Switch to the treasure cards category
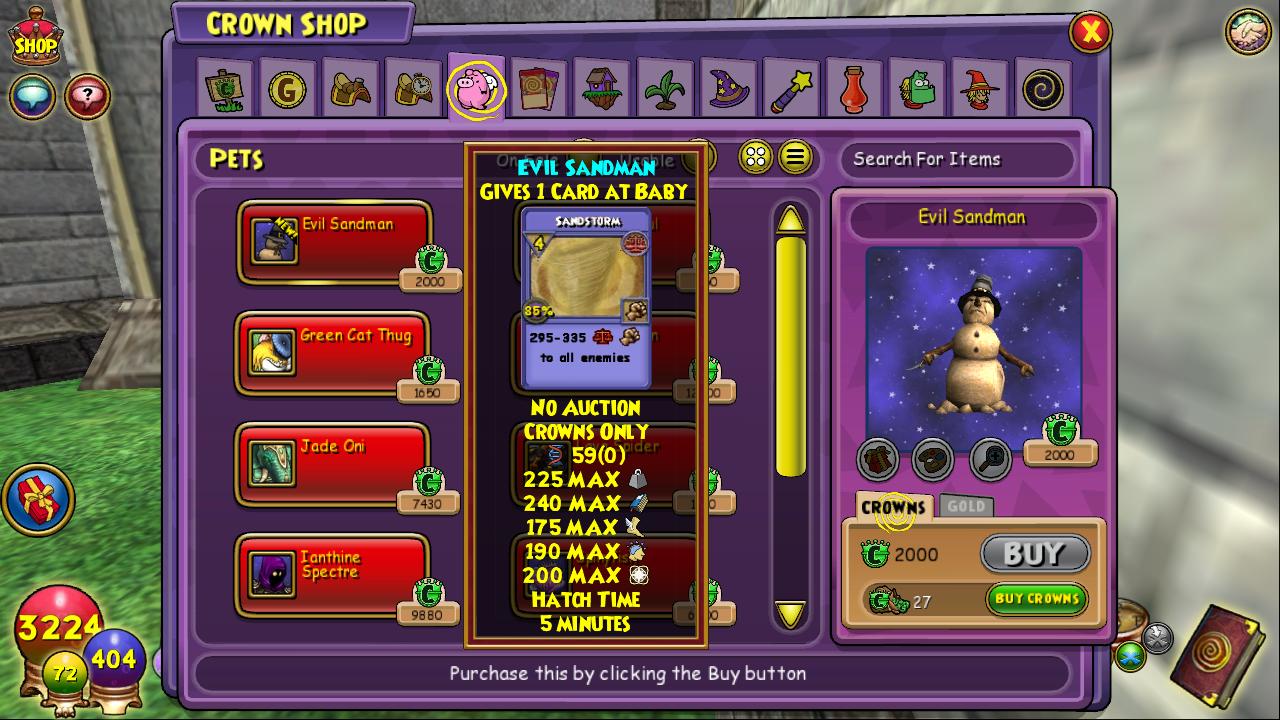The image size is (1280, 720). coord(539,90)
